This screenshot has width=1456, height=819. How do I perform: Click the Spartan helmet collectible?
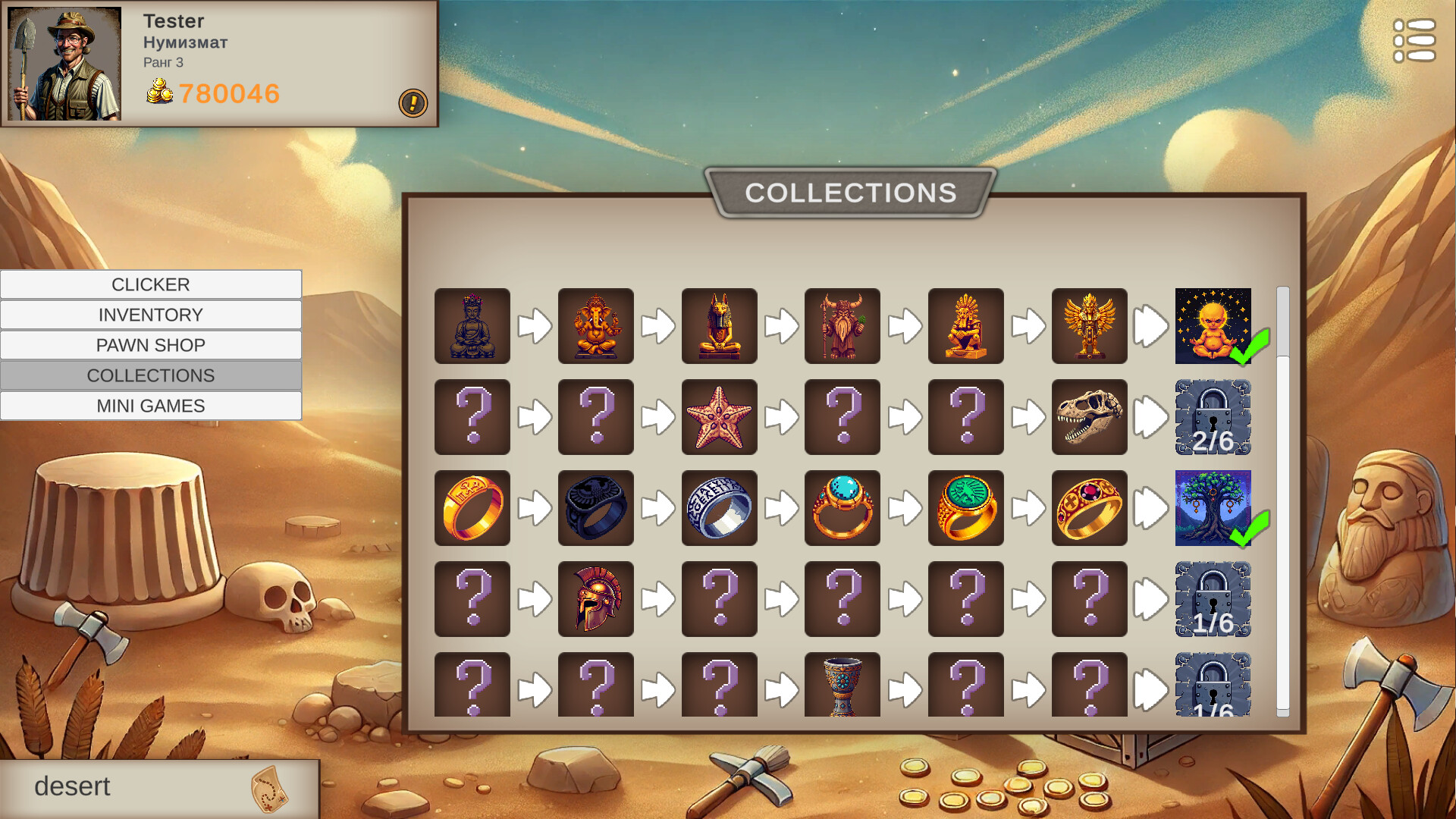pos(595,598)
